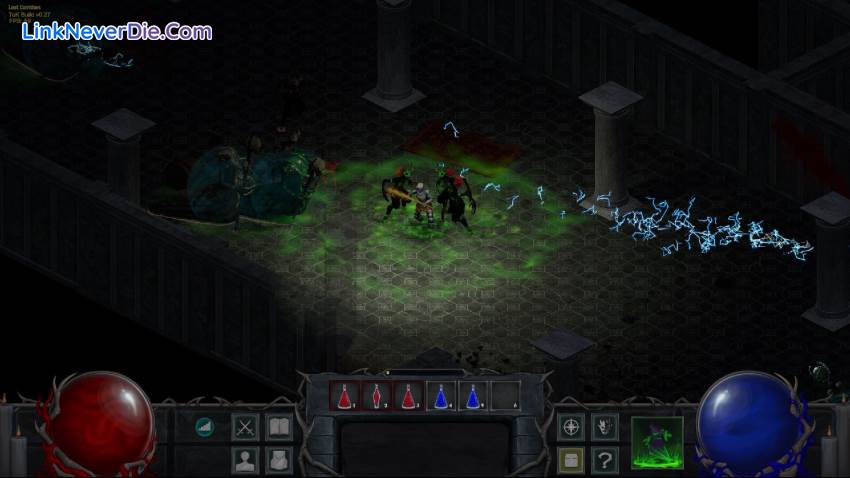The width and height of the screenshot is (850, 478).
Task: Use the red health potion in slot 3
Action: (409, 397)
